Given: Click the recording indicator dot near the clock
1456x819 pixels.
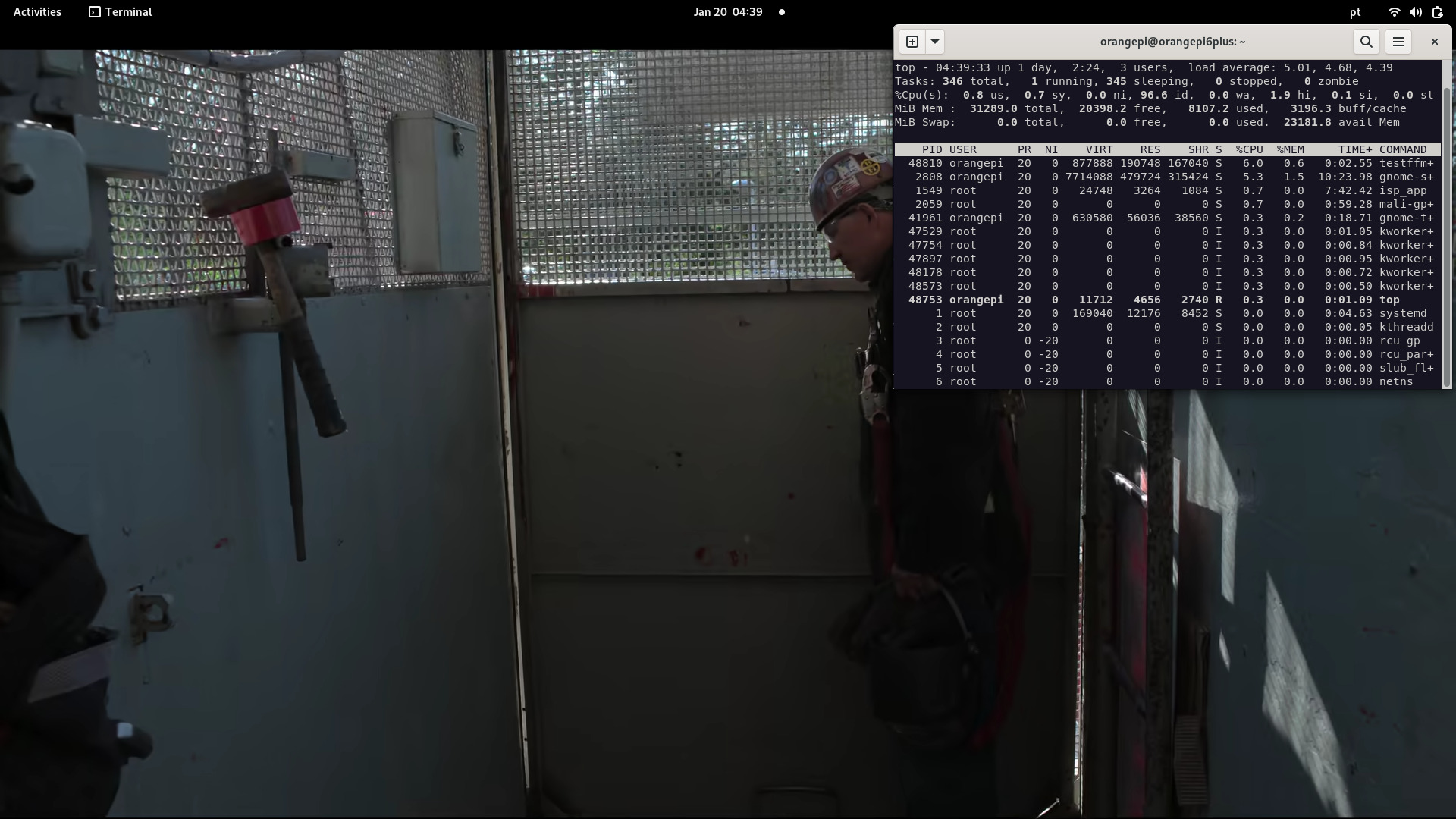Looking at the screenshot, I should pyautogui.click(x=782, y=12).
